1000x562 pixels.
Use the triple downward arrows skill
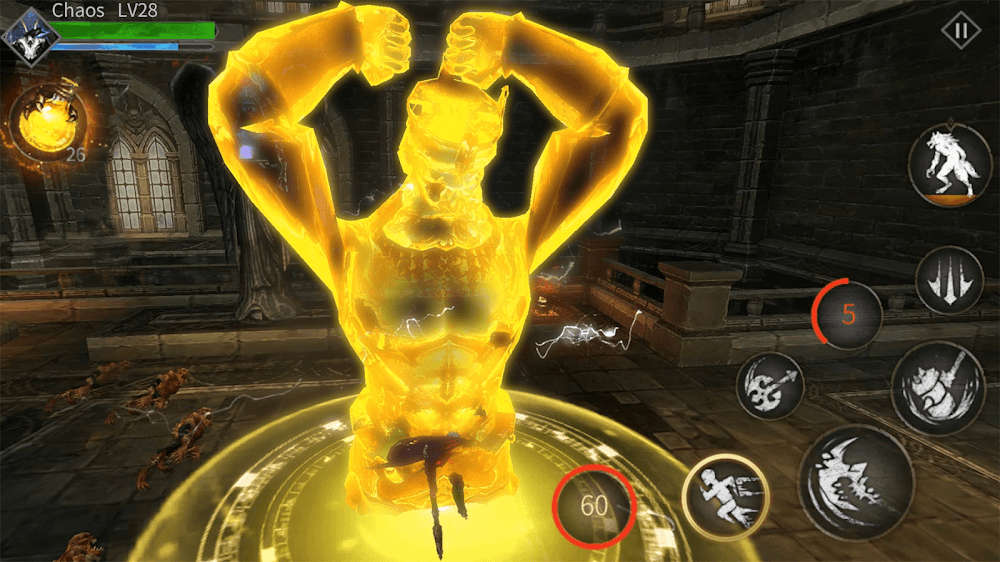click(x=949, y=280)
